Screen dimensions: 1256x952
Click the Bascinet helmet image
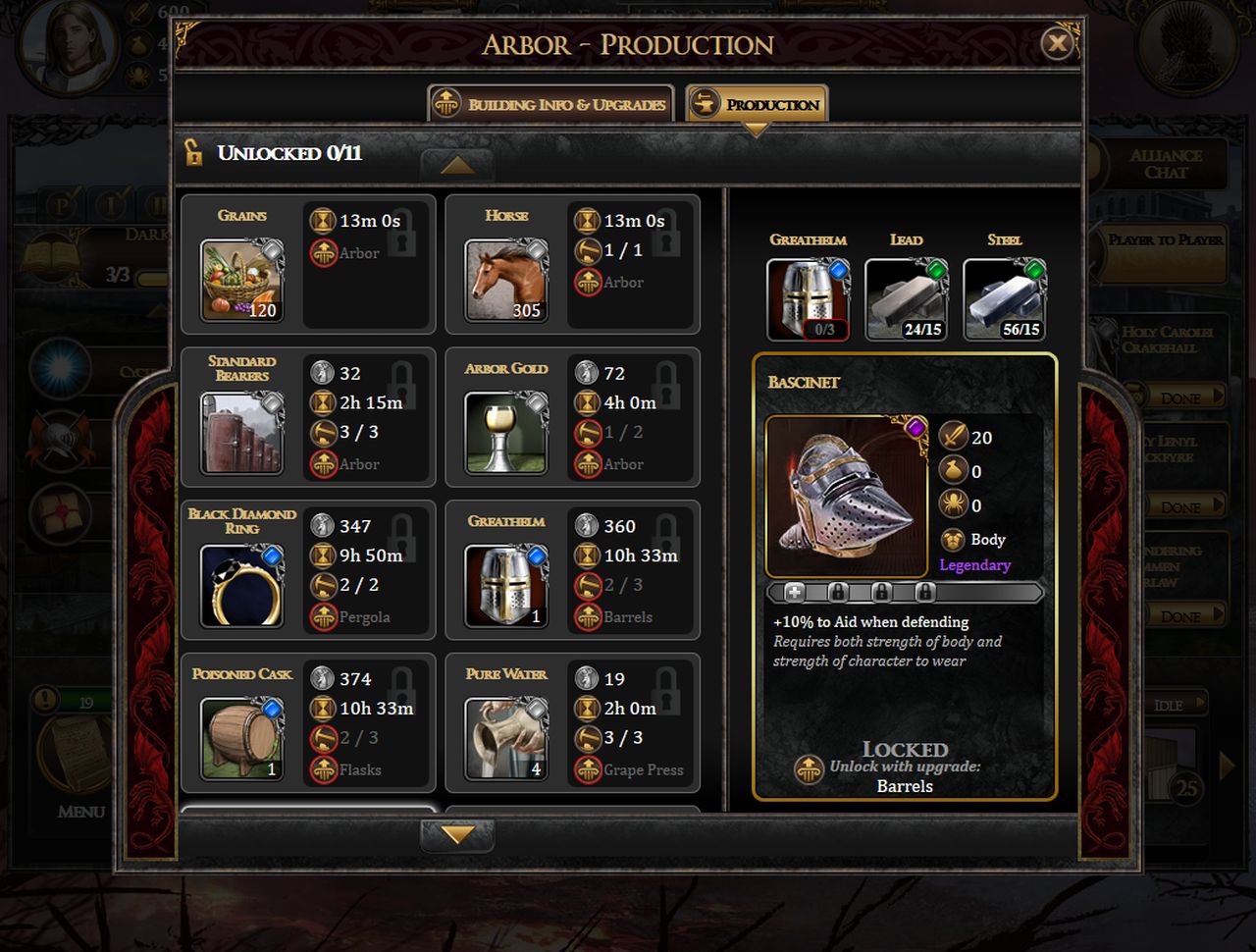[846, 496]
